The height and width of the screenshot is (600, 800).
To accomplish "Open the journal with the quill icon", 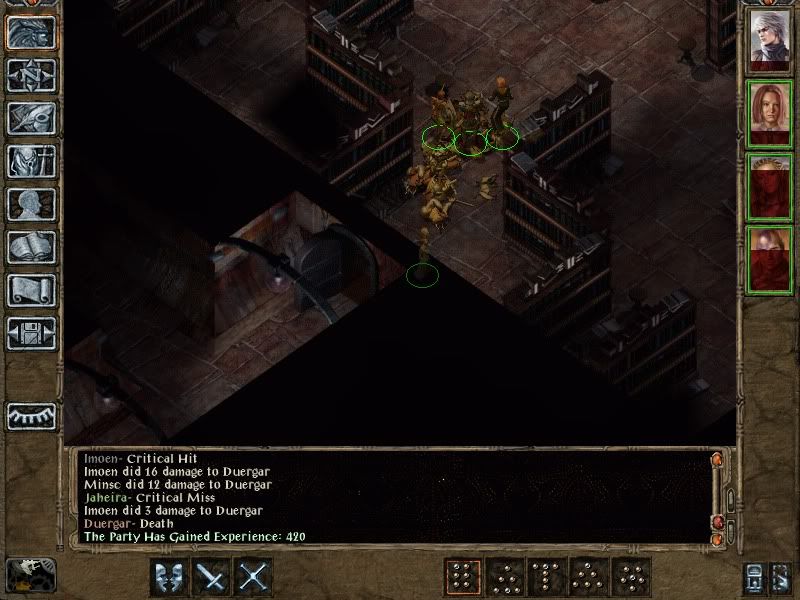I will click(x=31, y=118).
